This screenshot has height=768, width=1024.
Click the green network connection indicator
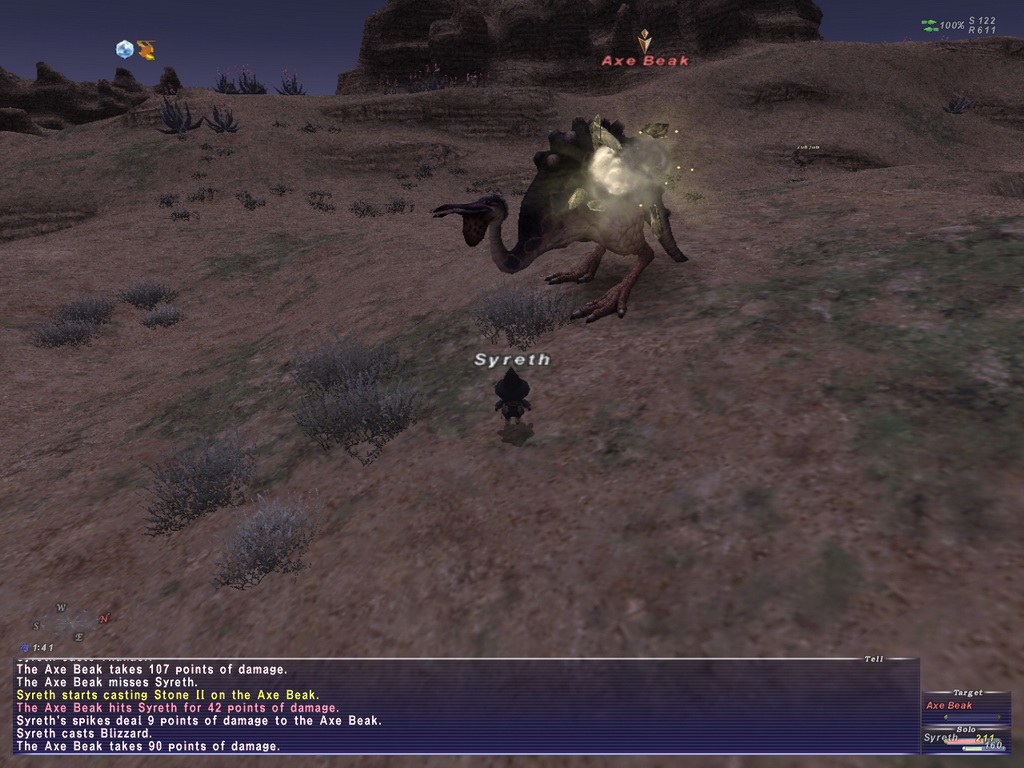929,25
